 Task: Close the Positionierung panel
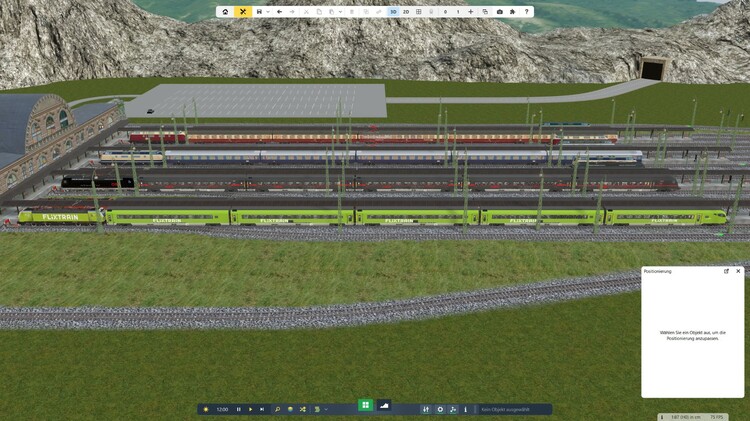coord(738,271)
